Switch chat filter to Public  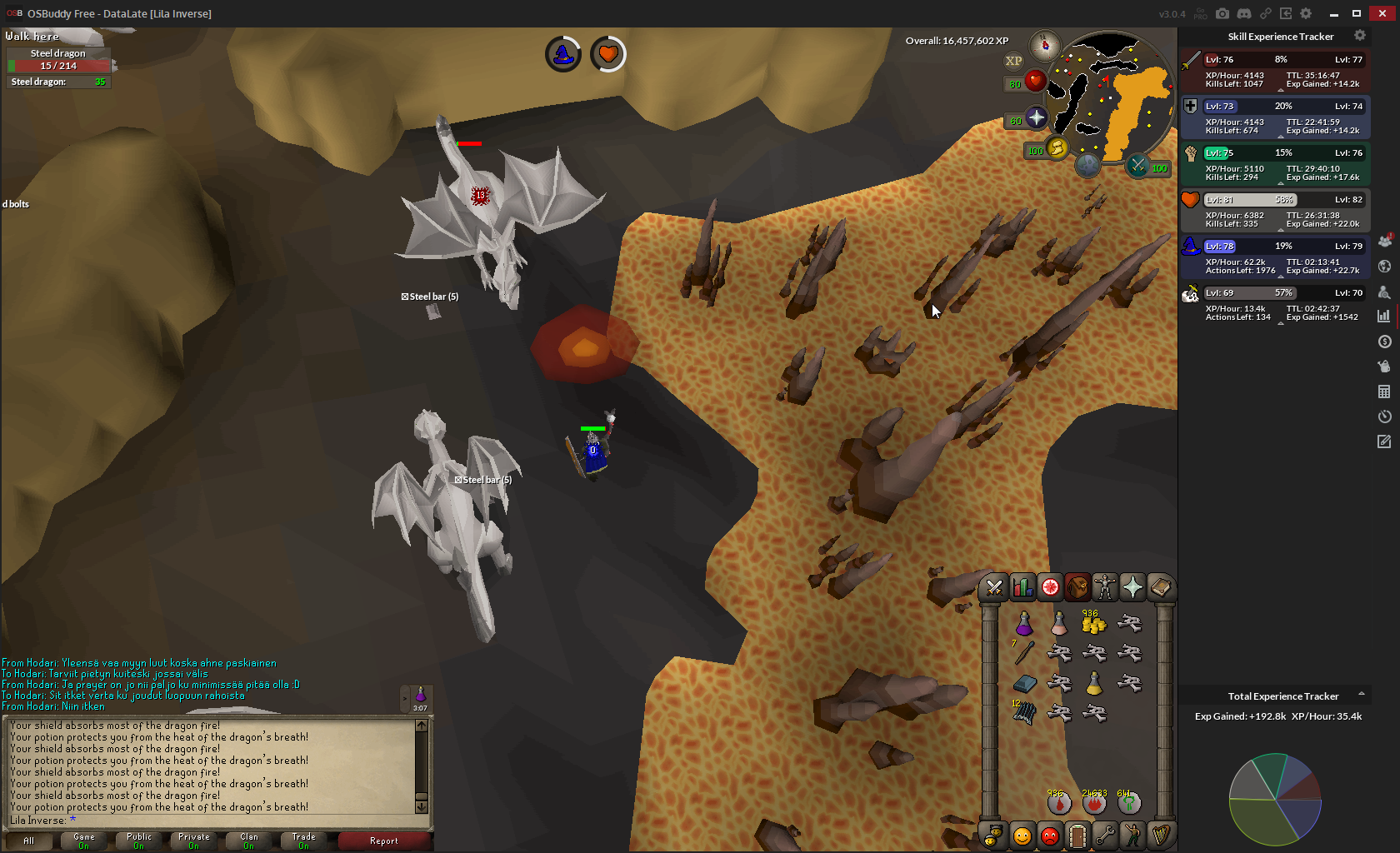tap(139, 841)
